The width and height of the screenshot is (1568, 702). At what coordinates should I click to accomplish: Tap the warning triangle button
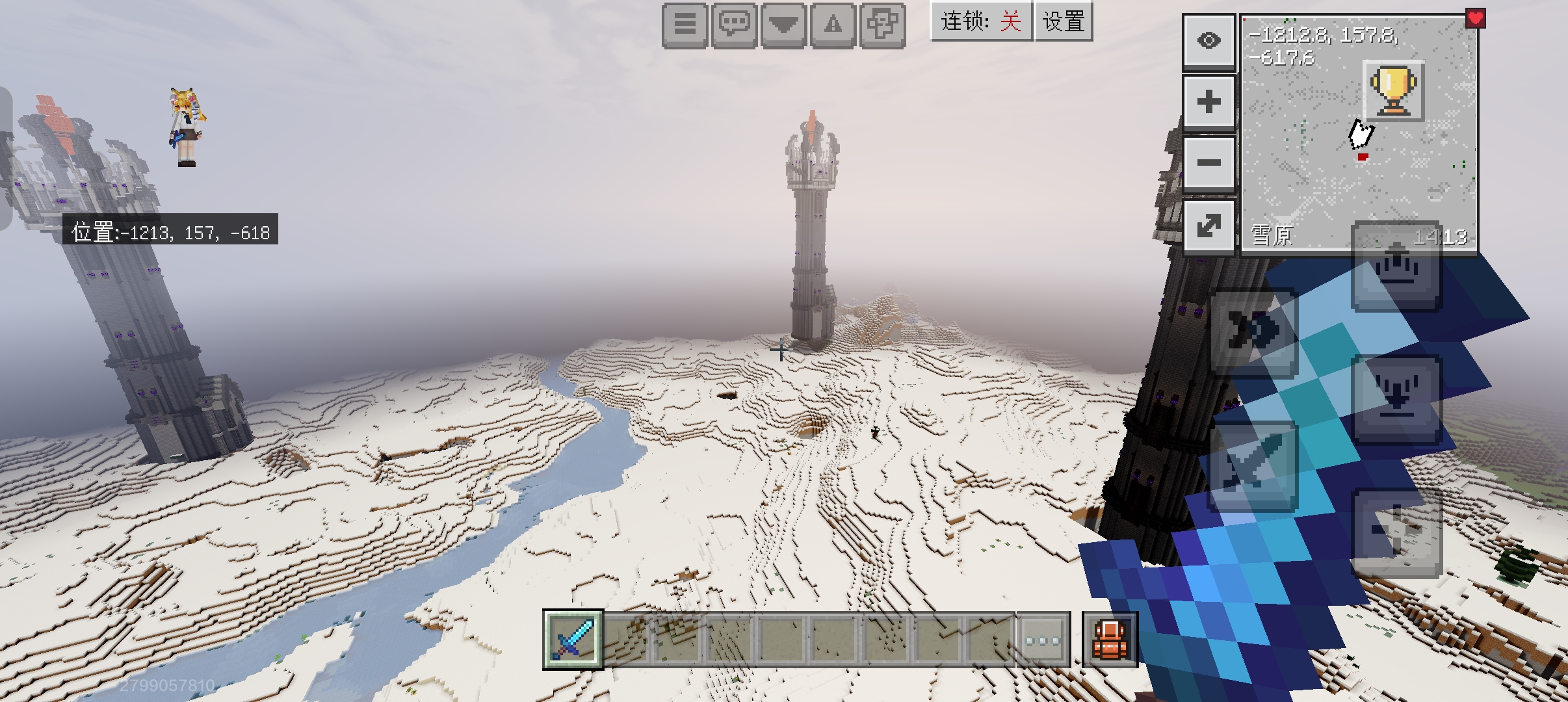[x=833, y=25]
